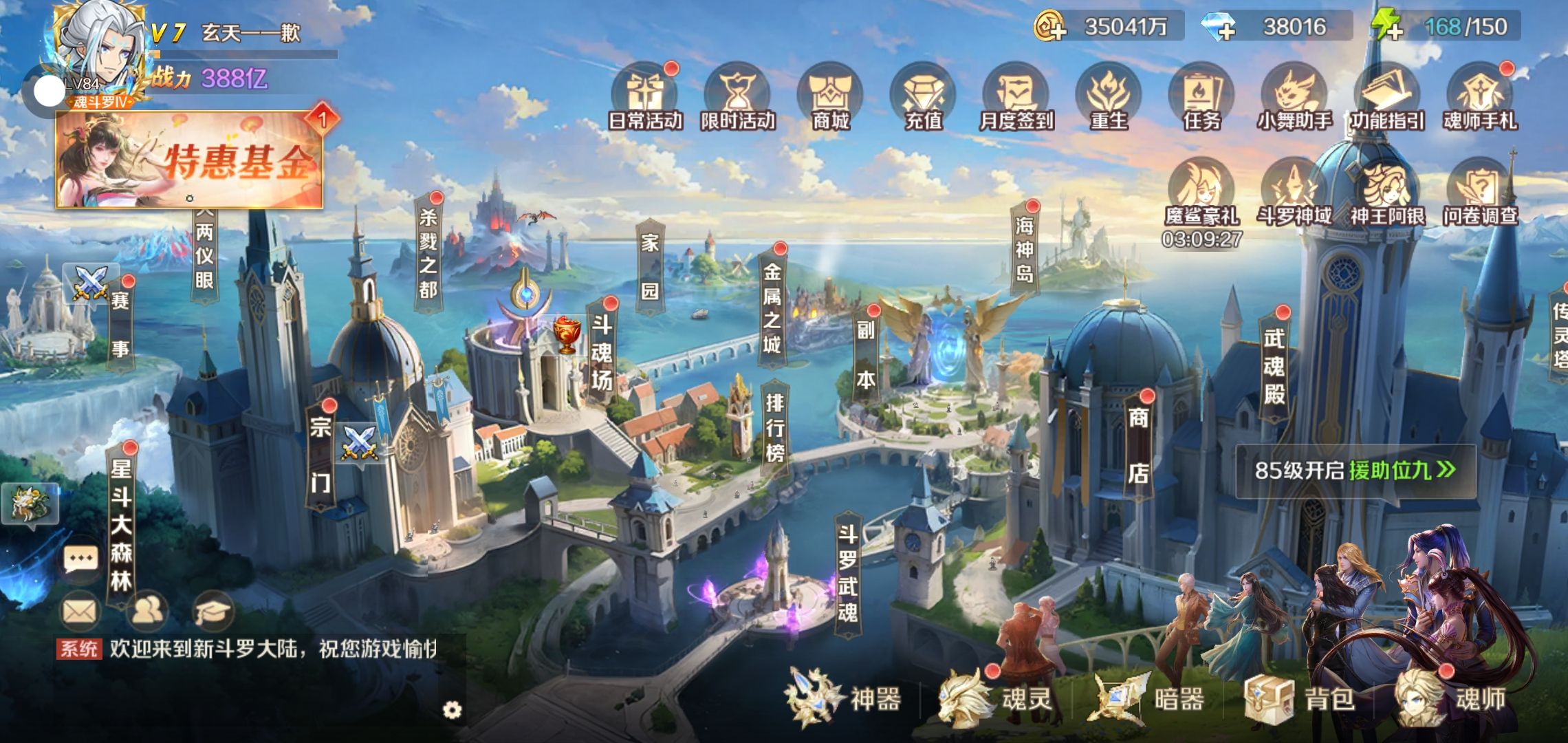Open the 魂师手札 handbook
Image resolution: width=1568 pixels, height=743 pixels.
point(1480,98)
